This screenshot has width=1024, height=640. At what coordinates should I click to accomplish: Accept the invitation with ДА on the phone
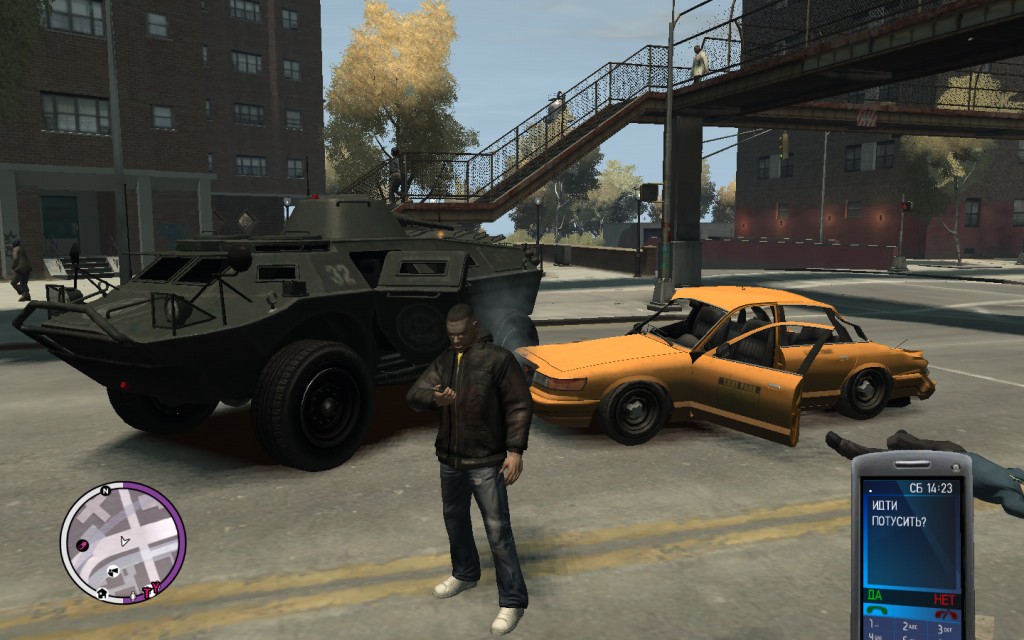(875, 598)
